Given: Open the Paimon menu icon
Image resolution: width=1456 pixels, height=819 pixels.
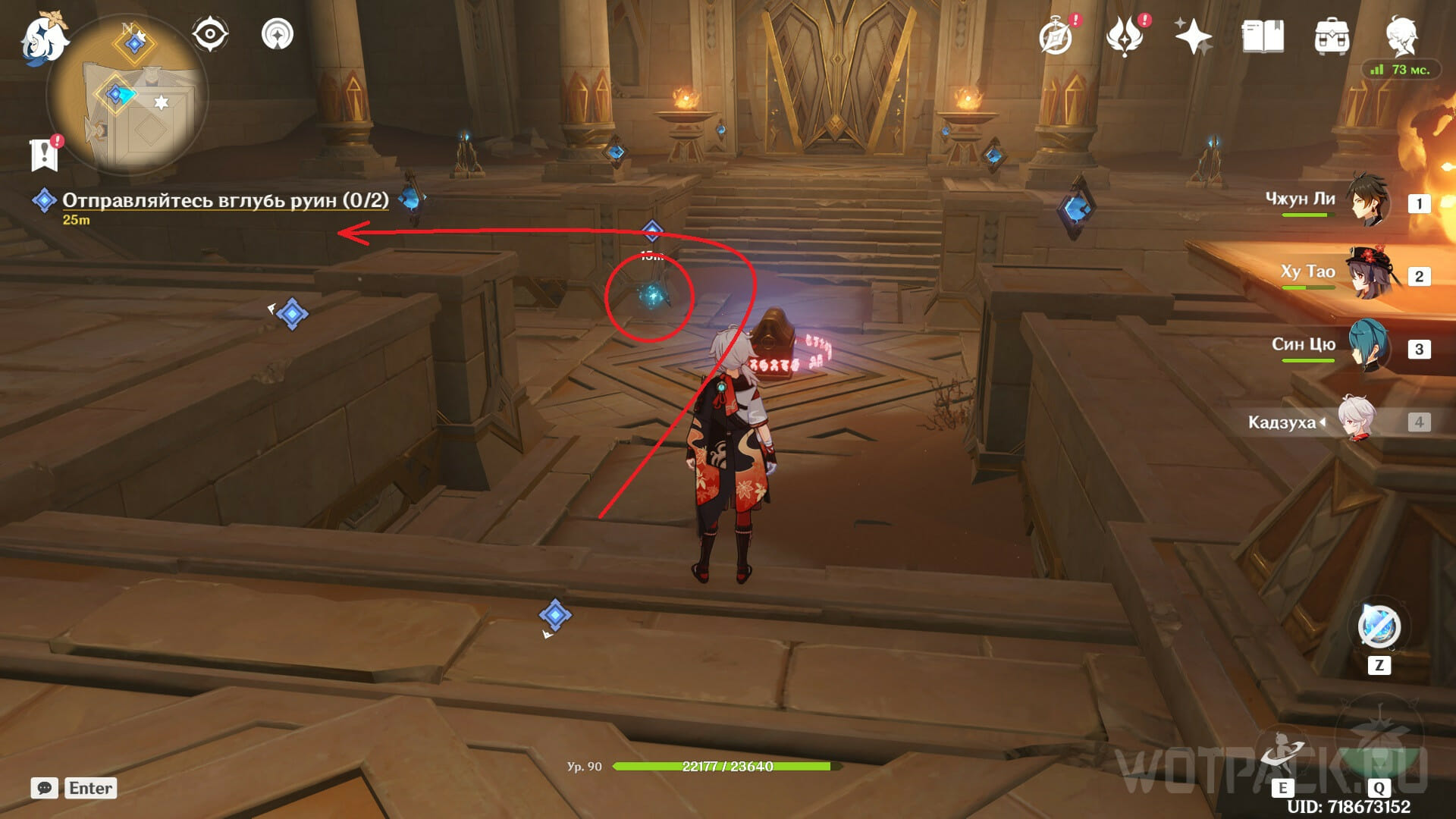Looking at the screenshot, I should pos(44,36).
